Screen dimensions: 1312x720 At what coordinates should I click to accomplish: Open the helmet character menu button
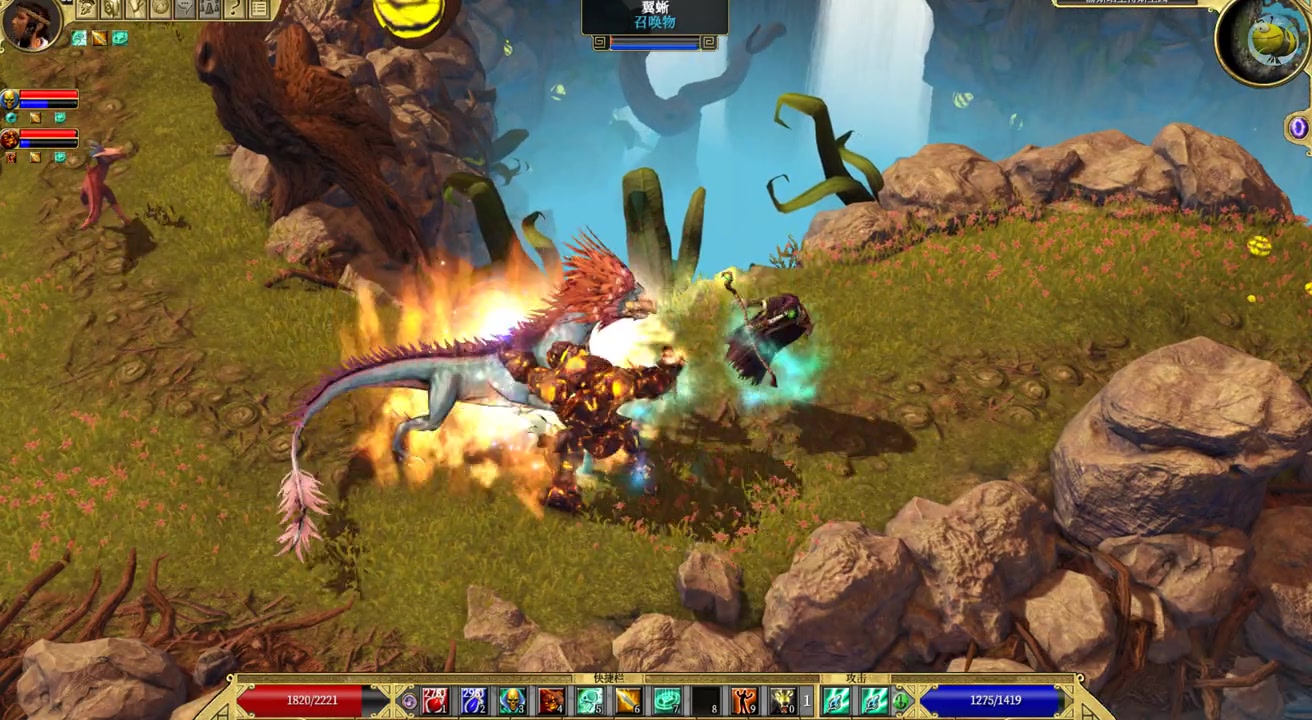[x=87, y=9]
